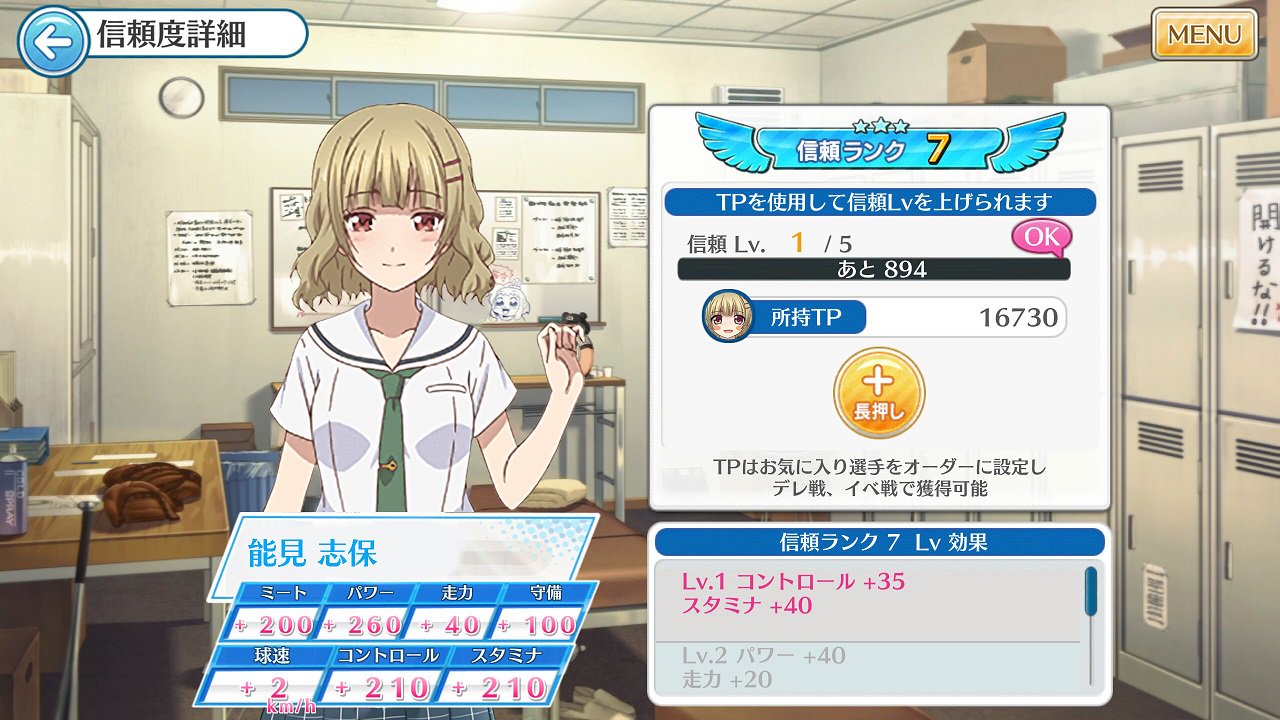
Task: Select the パワー +260 stat tile
Action: pos(368,611)
